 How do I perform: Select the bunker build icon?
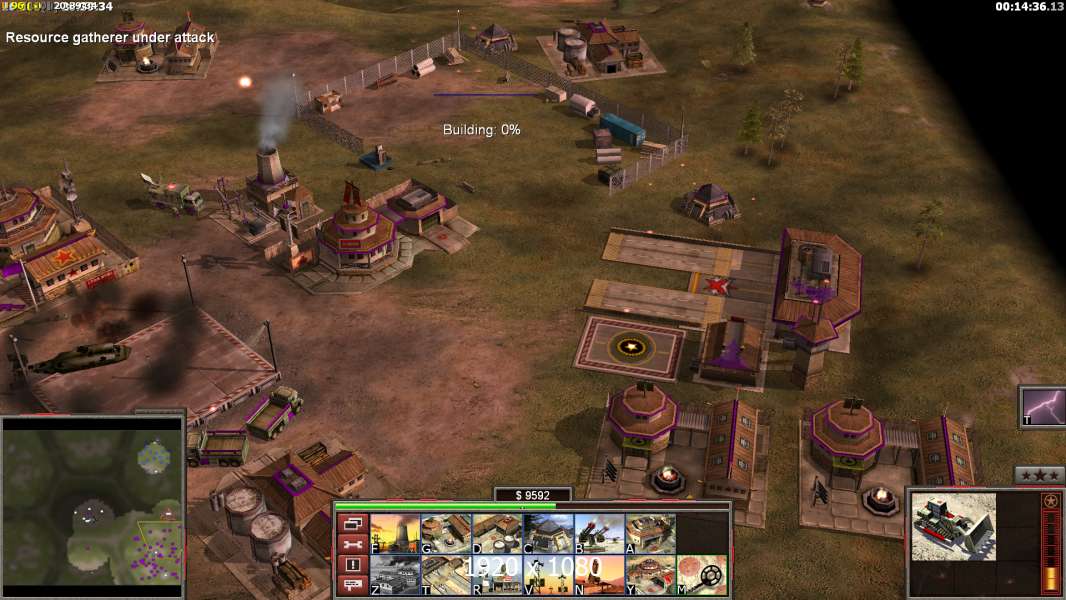tap(548, 534)
